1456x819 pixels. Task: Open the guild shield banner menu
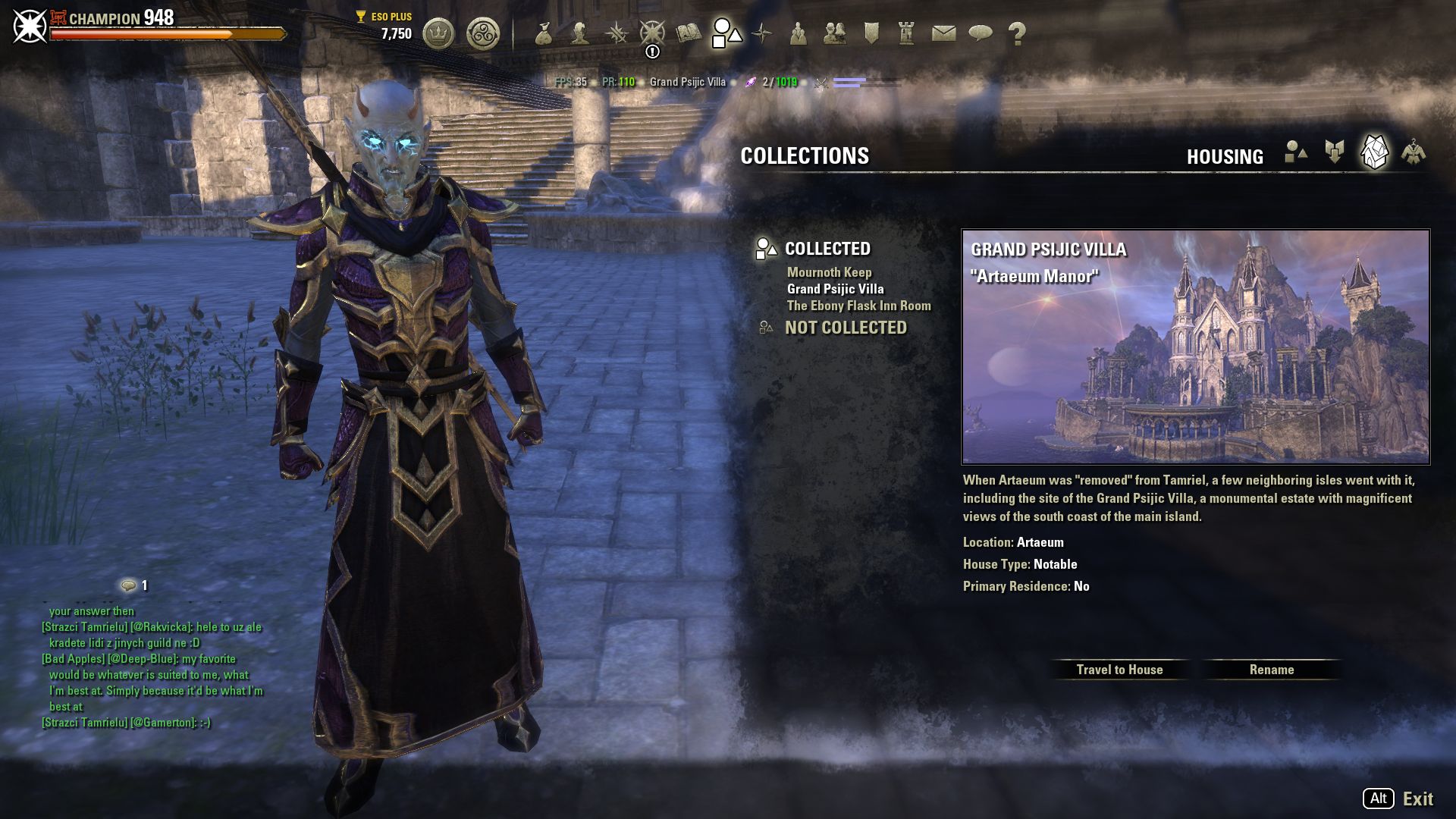[x=871, y=33]
